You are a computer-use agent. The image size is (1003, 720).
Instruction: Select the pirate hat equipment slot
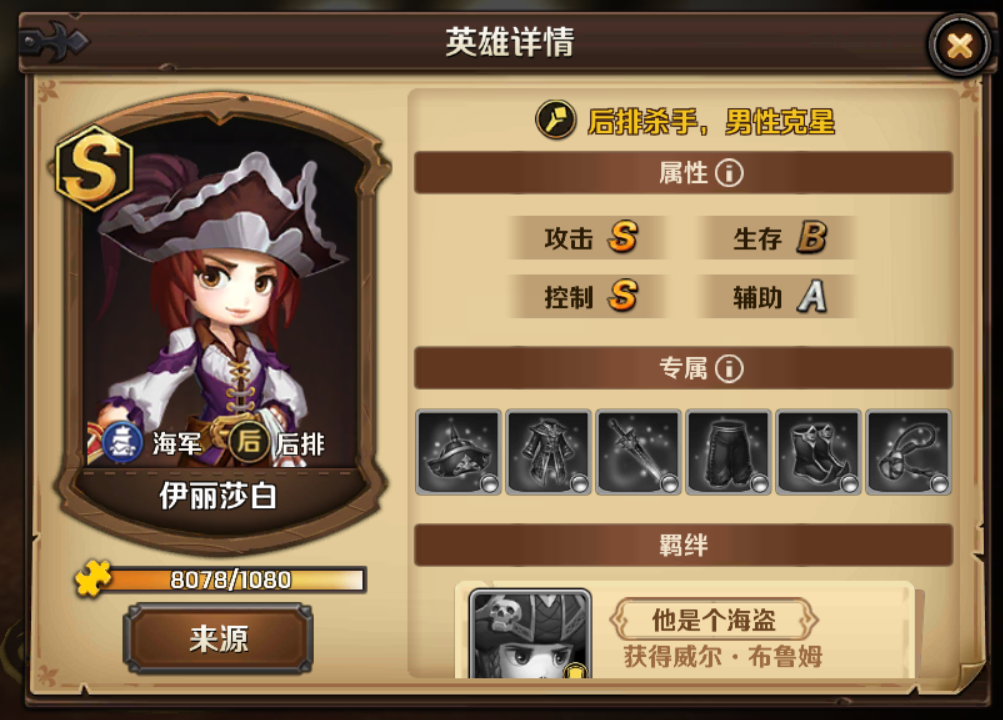[x=459, y=452]
